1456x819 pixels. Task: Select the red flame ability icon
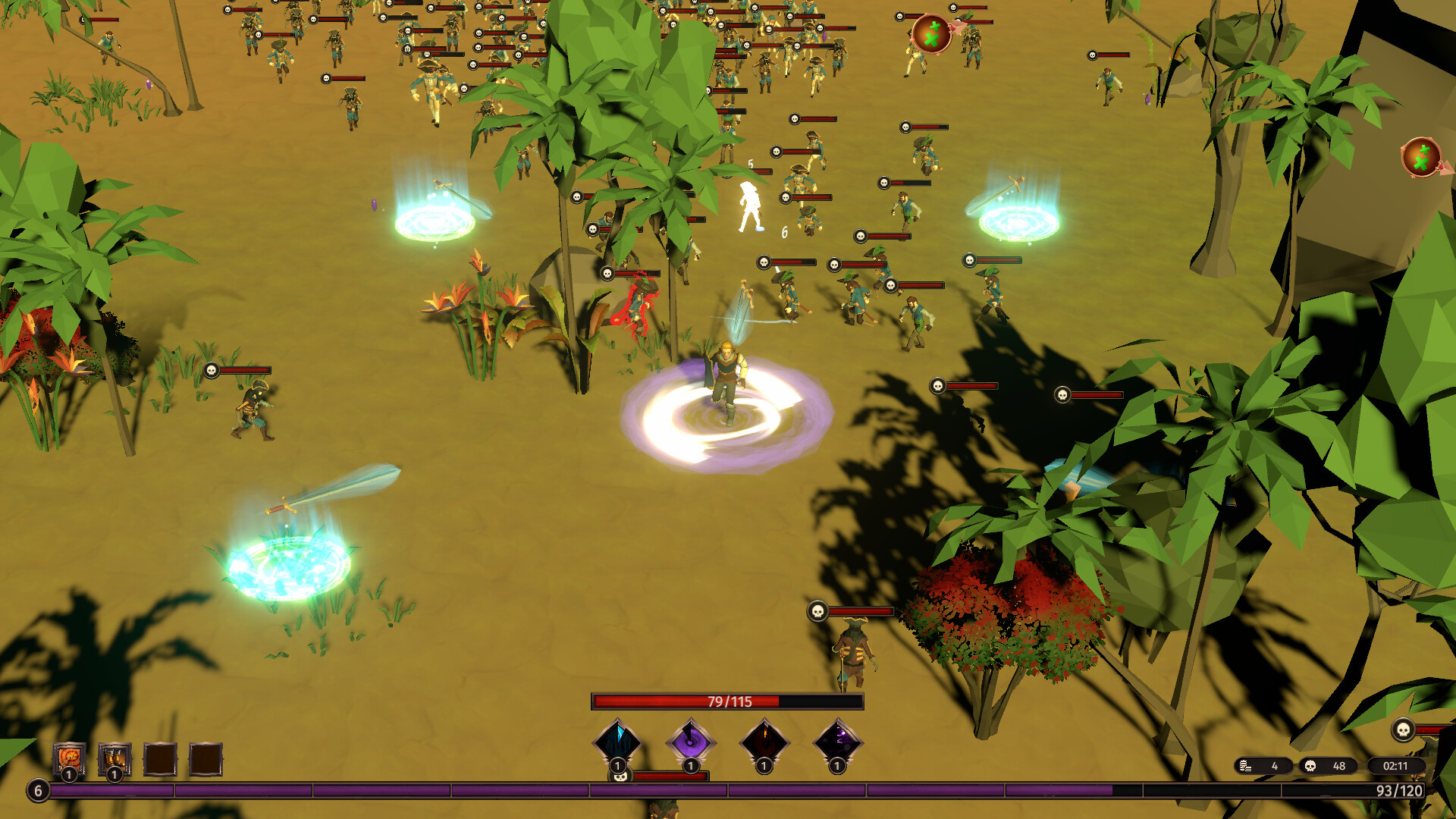[764, 741]
